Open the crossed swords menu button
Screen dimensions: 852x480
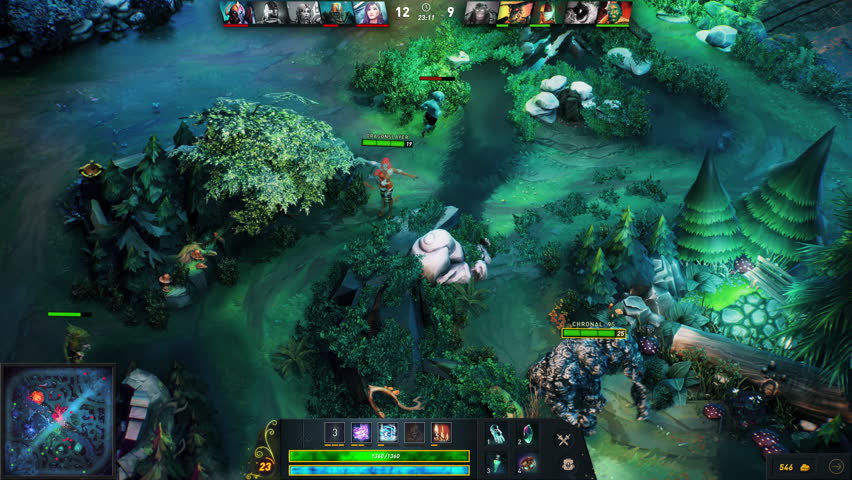click(x=565, y=438)
